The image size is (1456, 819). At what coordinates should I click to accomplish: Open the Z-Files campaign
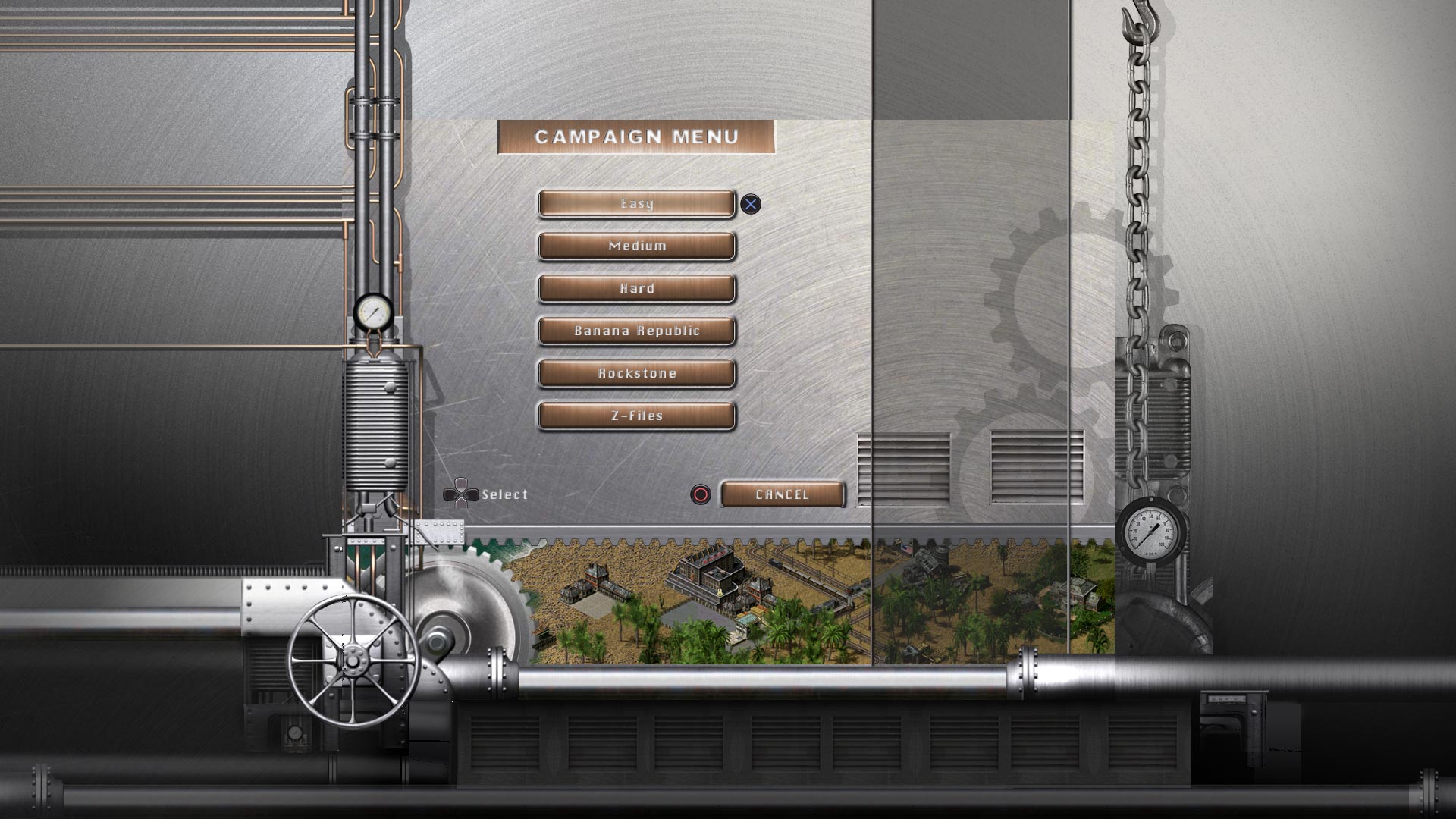[x=637, y=416]
